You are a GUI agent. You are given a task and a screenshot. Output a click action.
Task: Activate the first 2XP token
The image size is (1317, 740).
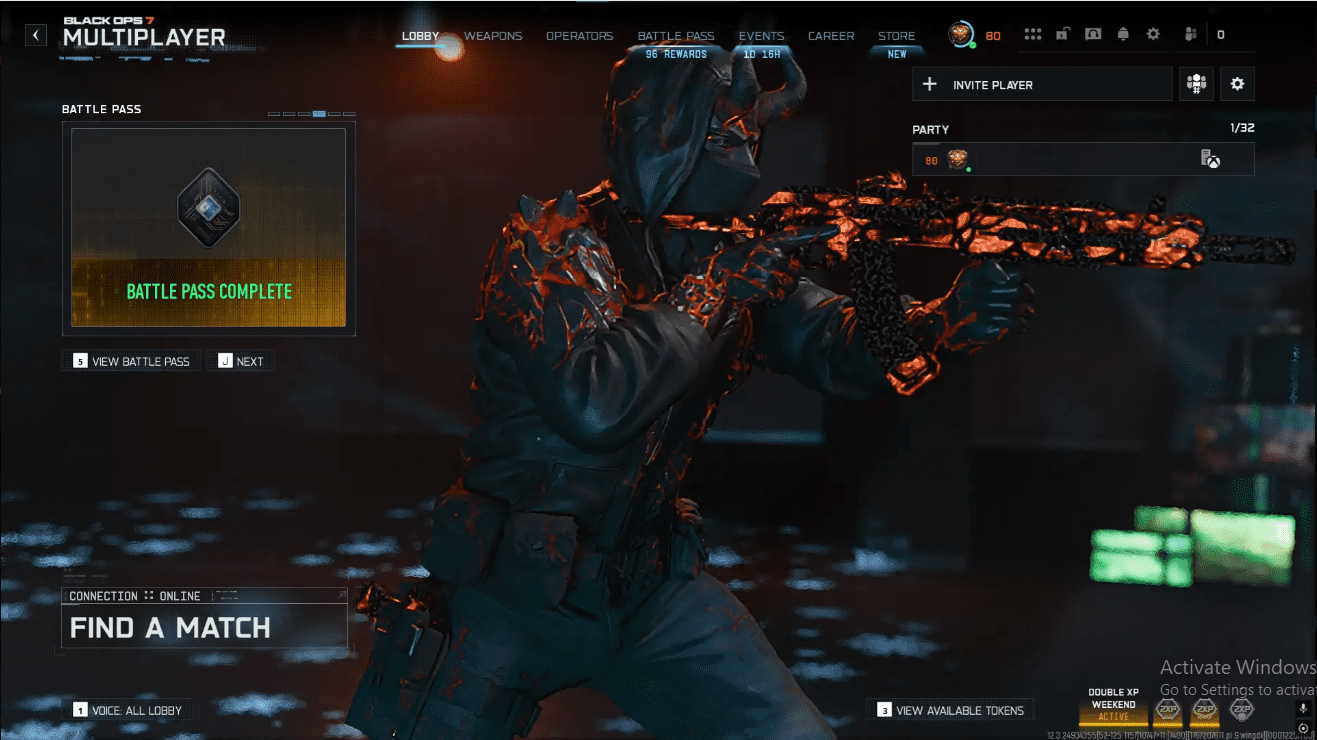tap(1168, 710)
